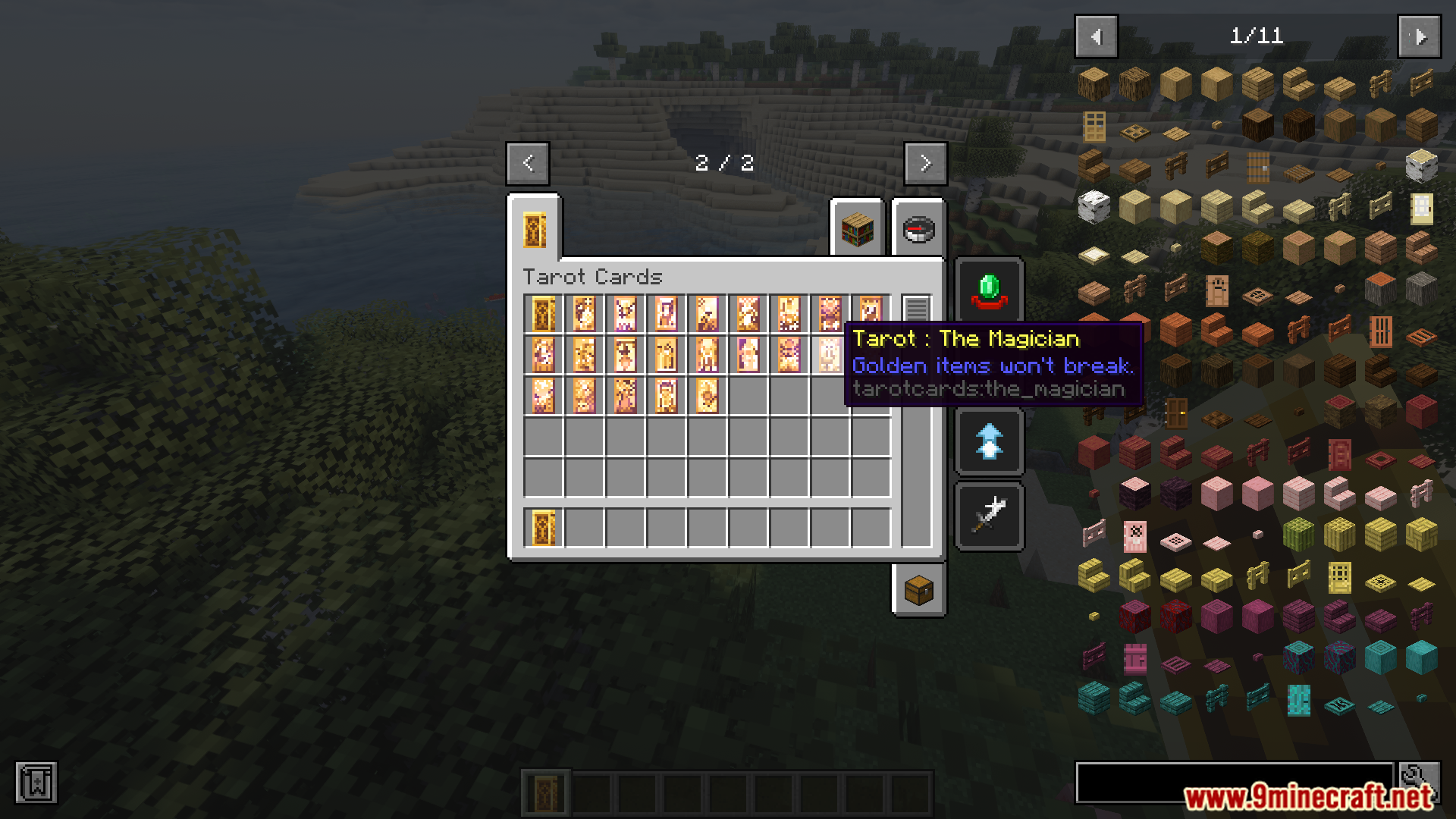Click the JEI next page arrow
Screen dimensions: 1456x819
click(x=1418, y=36)
